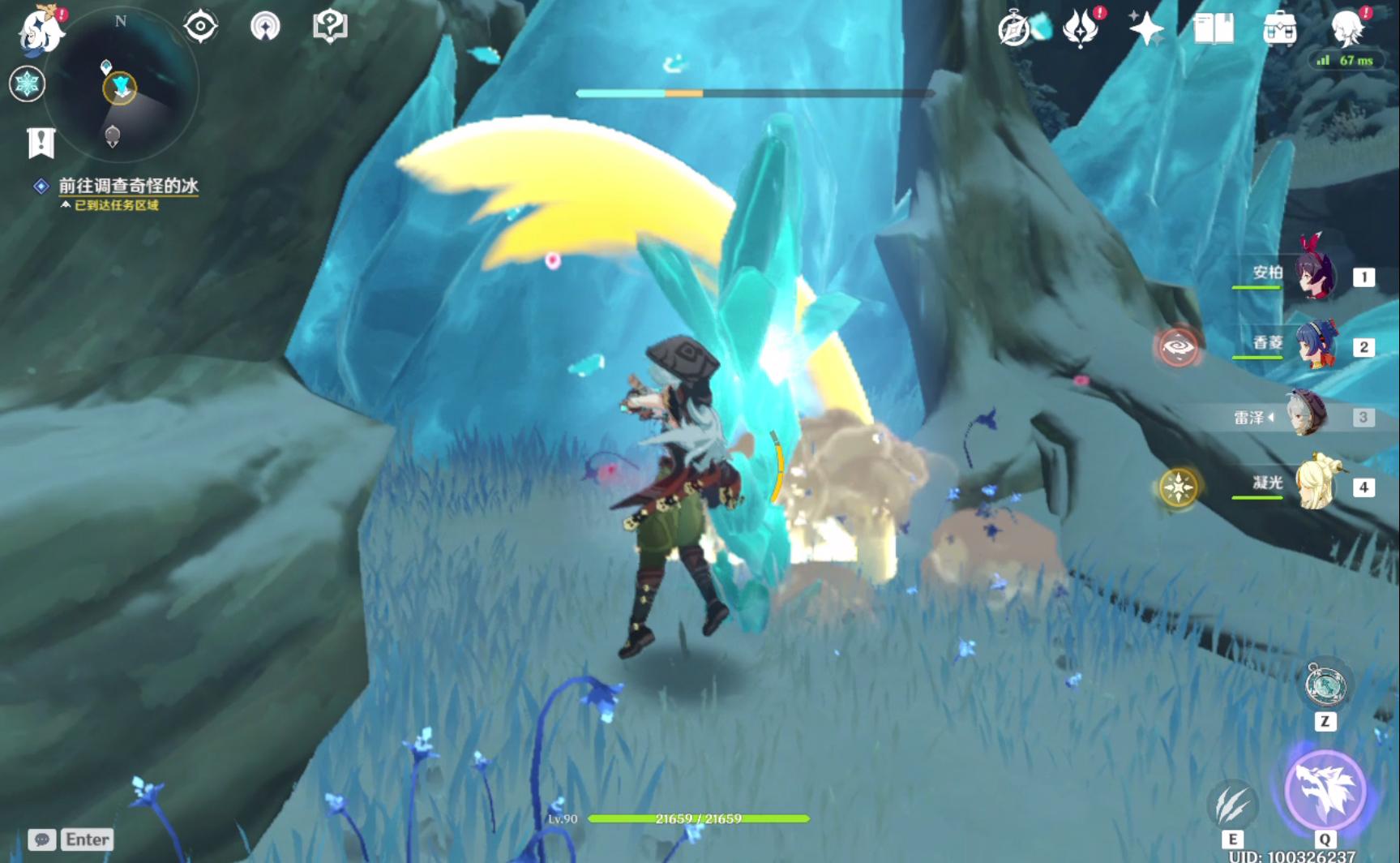Screen dimensions: 1400x863
Task: Open the battle pass flame icon
Action: (1081, 29)
